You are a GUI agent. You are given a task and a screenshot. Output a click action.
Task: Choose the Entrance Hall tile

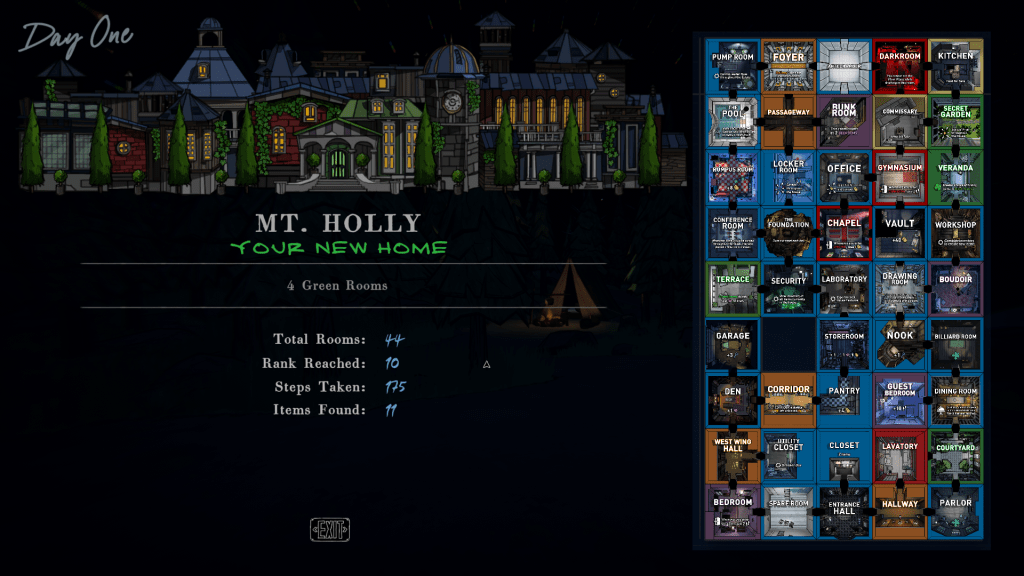pos(844,512)
